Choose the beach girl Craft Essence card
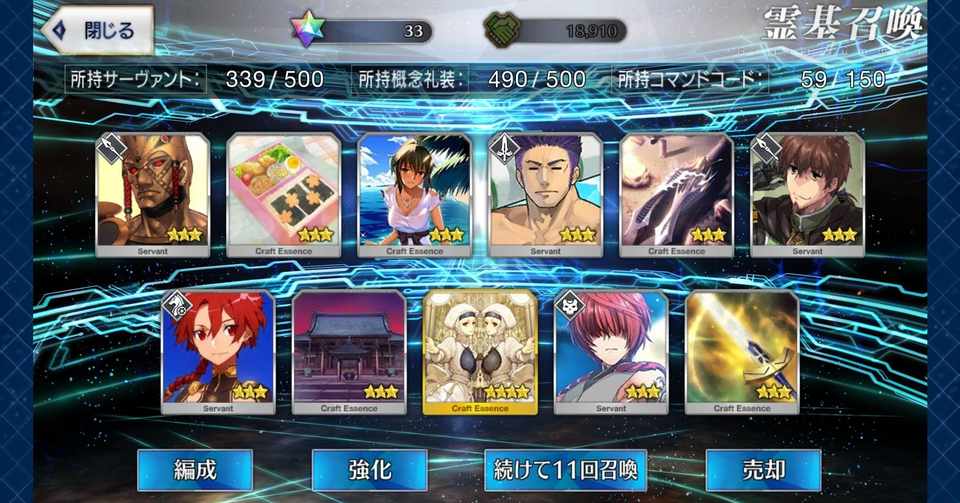960x503 pixels. (415, 193)
